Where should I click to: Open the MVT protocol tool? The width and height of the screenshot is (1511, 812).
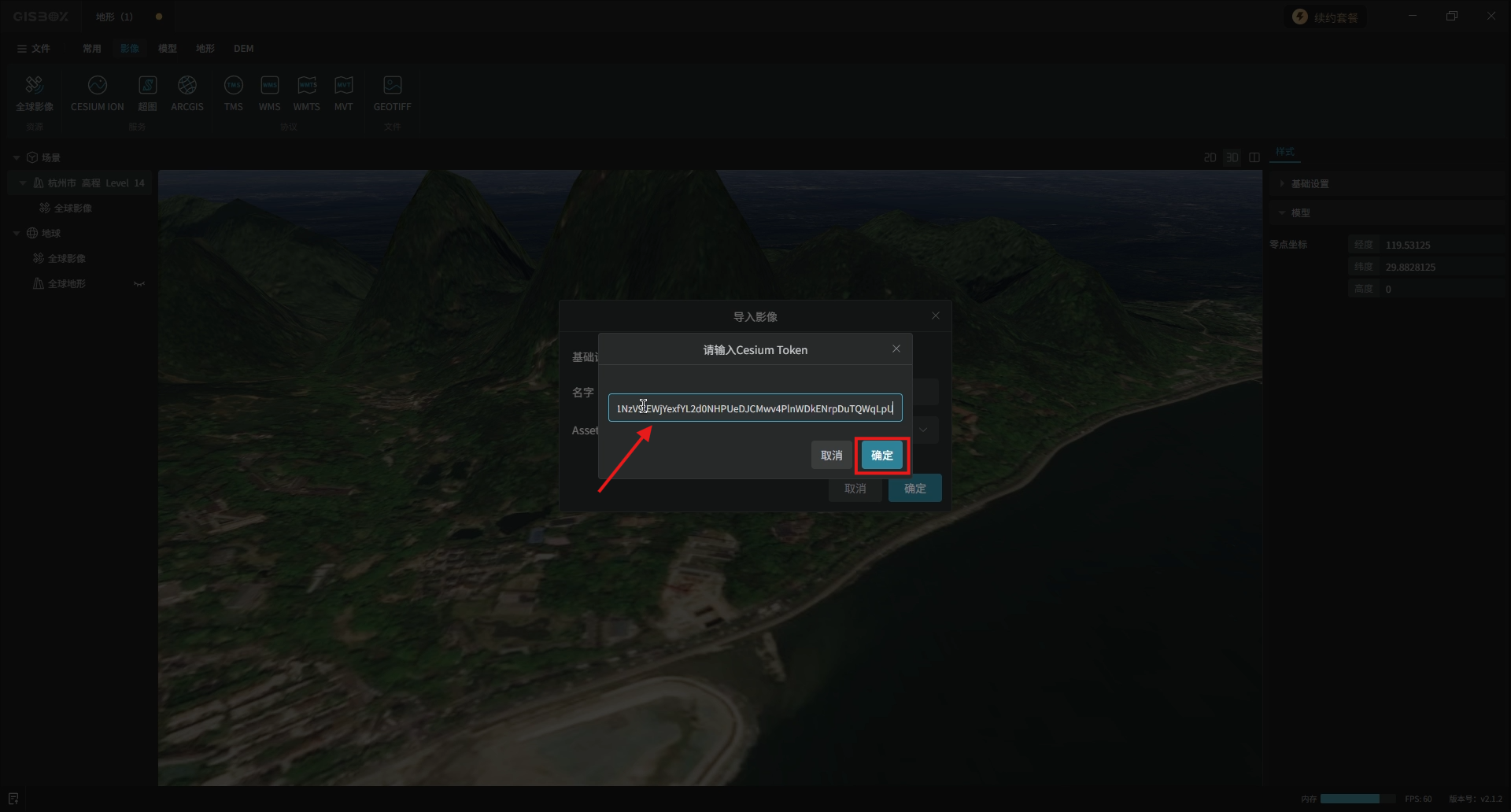click(343, 93)
